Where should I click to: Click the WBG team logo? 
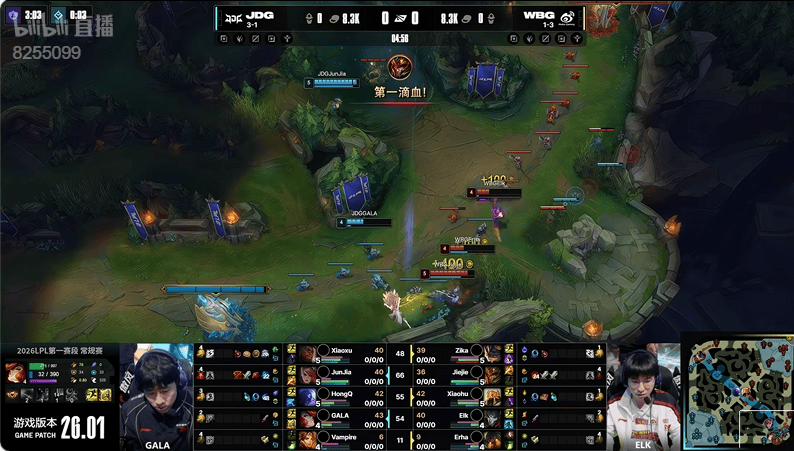click(x=565, y=17)
